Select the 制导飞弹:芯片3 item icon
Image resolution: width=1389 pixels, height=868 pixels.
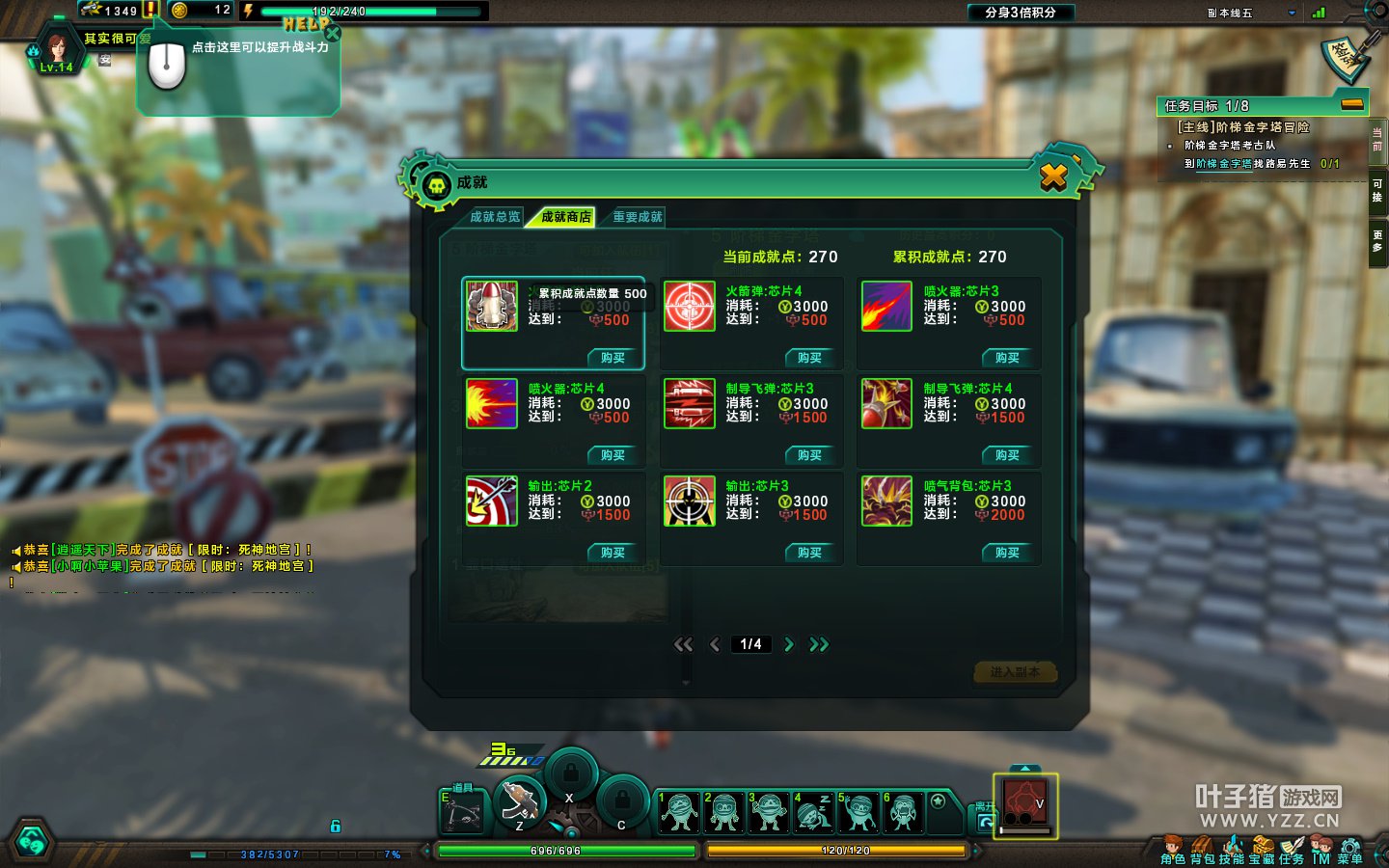(690, 403)
